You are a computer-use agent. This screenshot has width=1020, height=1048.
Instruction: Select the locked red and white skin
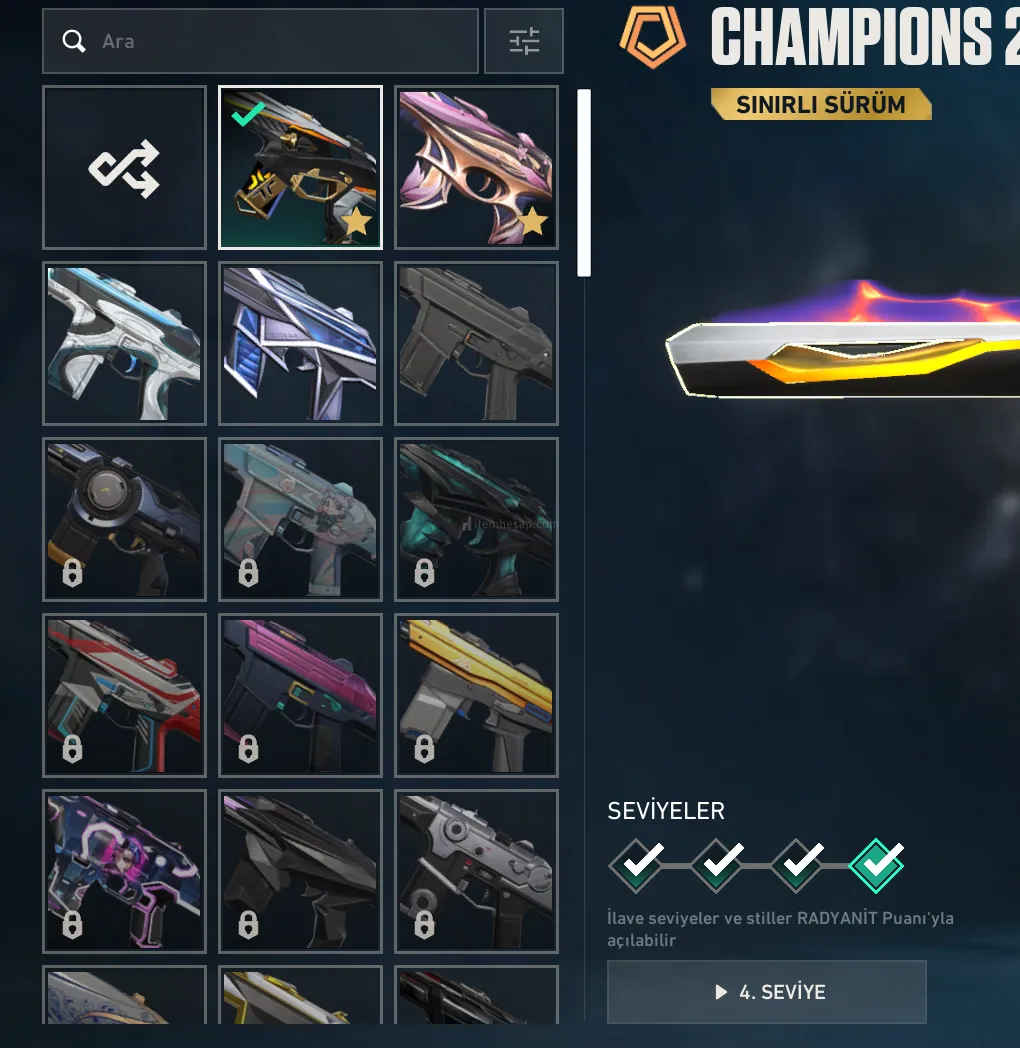pos(124,695)
